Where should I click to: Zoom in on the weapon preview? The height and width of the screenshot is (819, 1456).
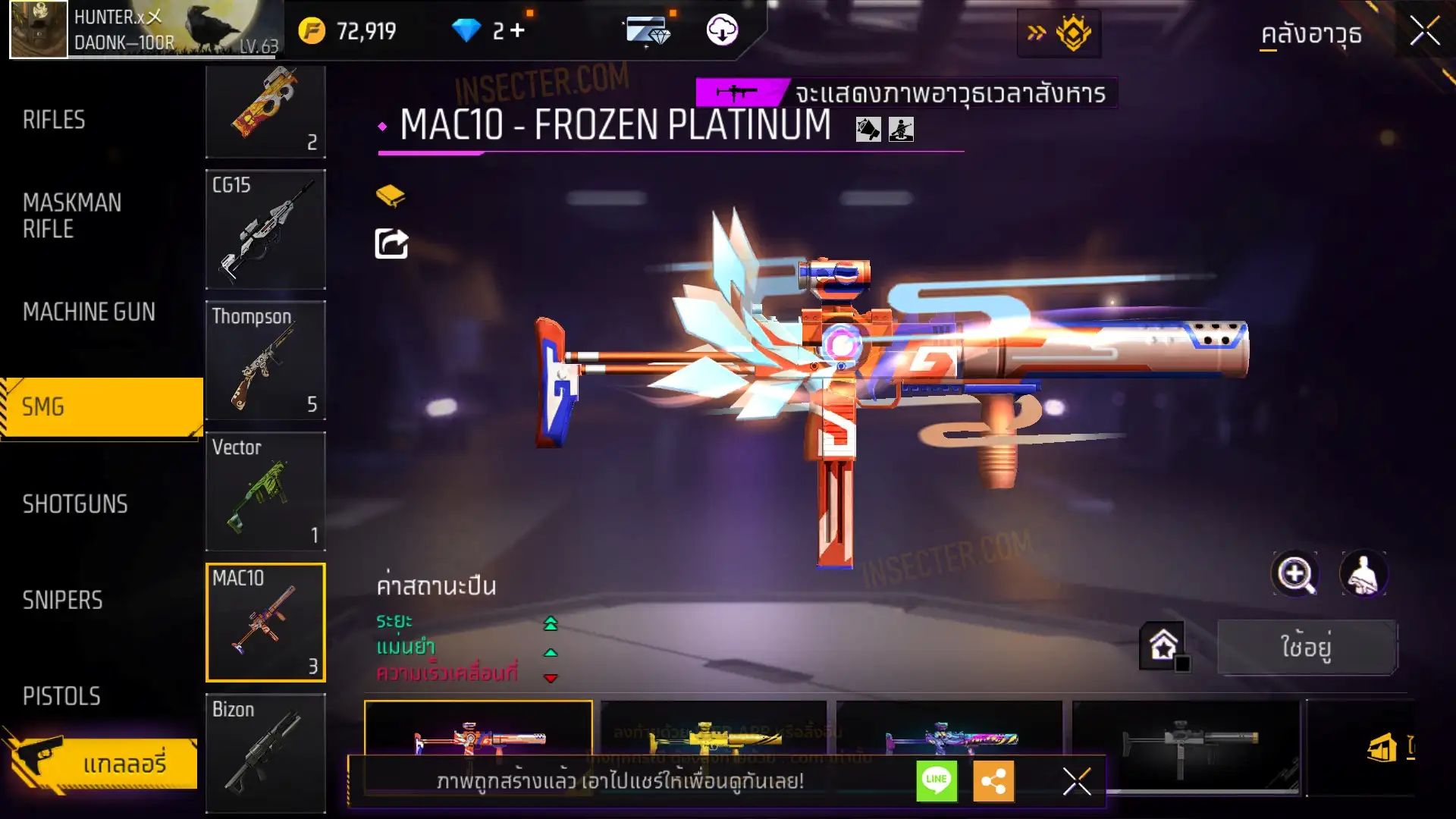click(x=1295, y=574)
